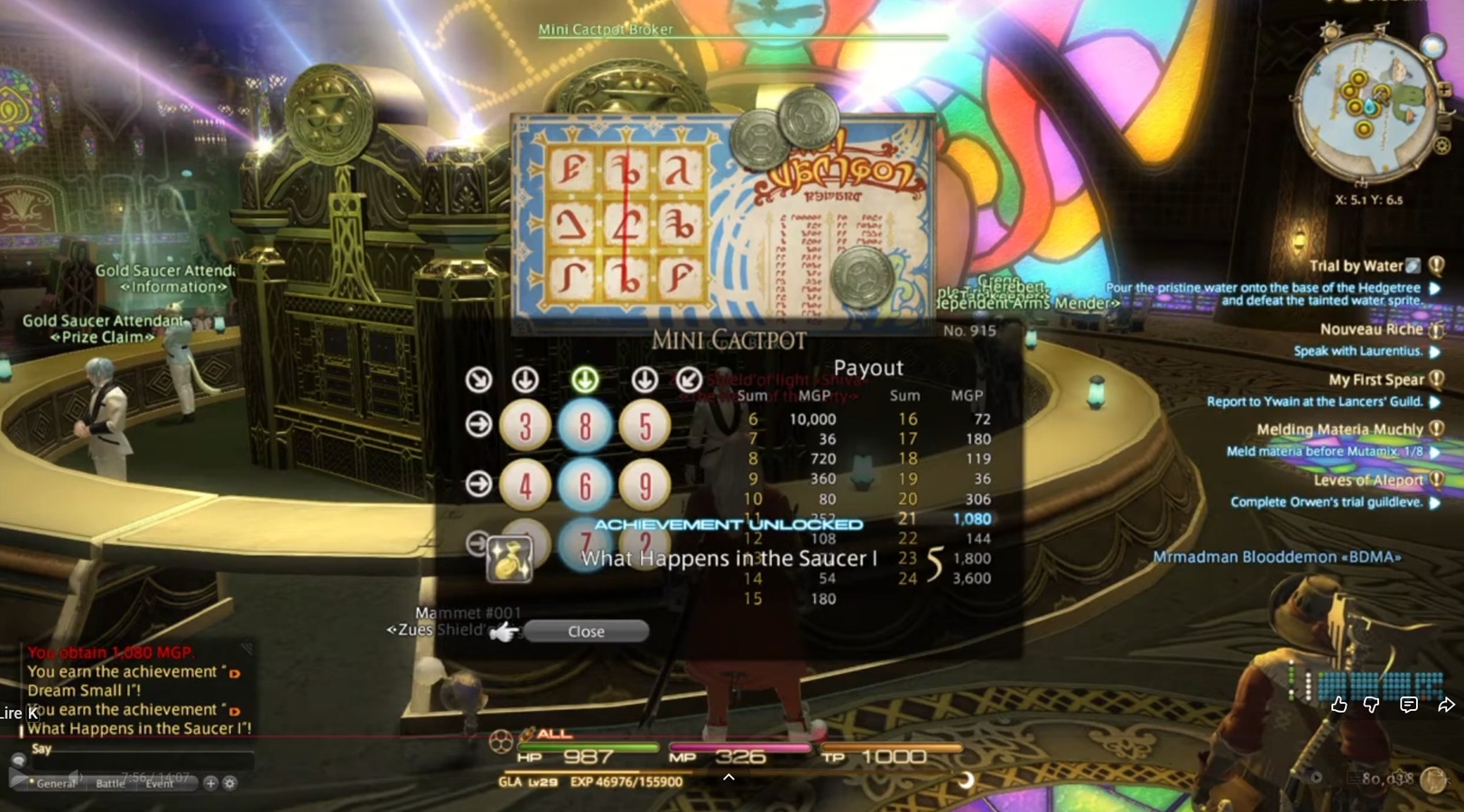Switch to the Event chat tab
1464x812 pixels.
click(x=160, y=783)
